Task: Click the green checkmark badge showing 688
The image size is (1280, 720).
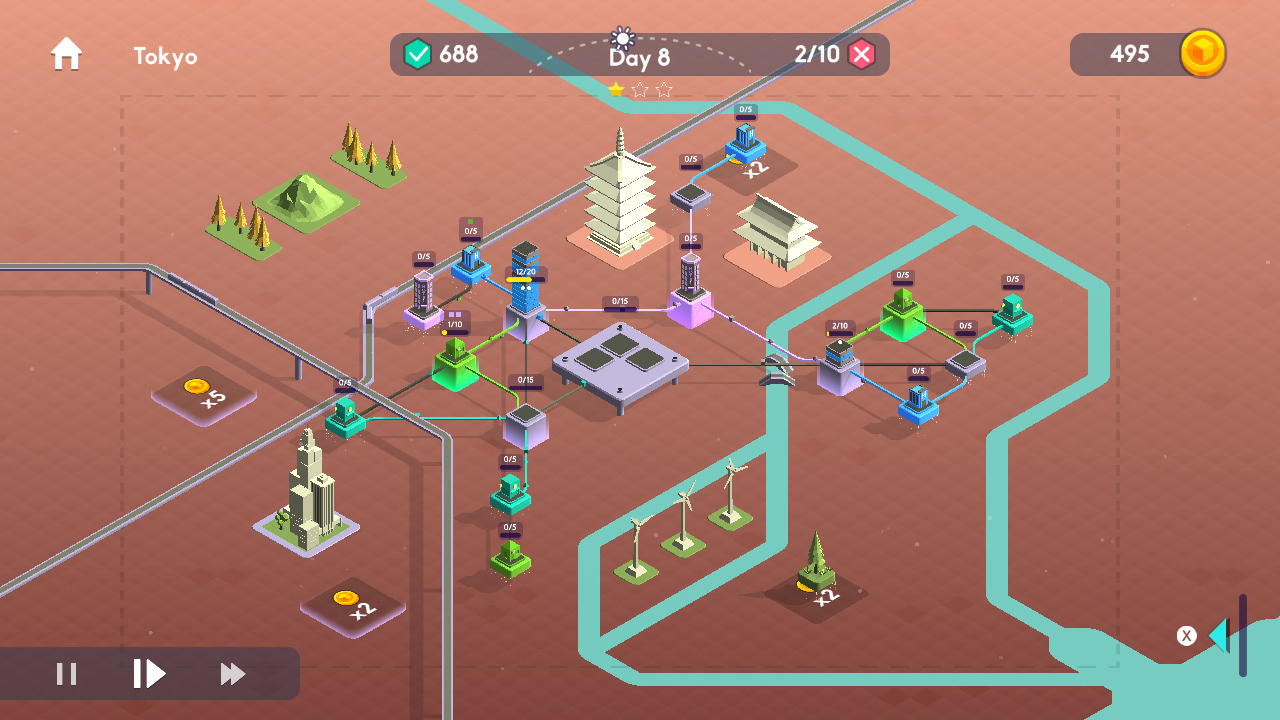Action: click(x=419, y=54)
